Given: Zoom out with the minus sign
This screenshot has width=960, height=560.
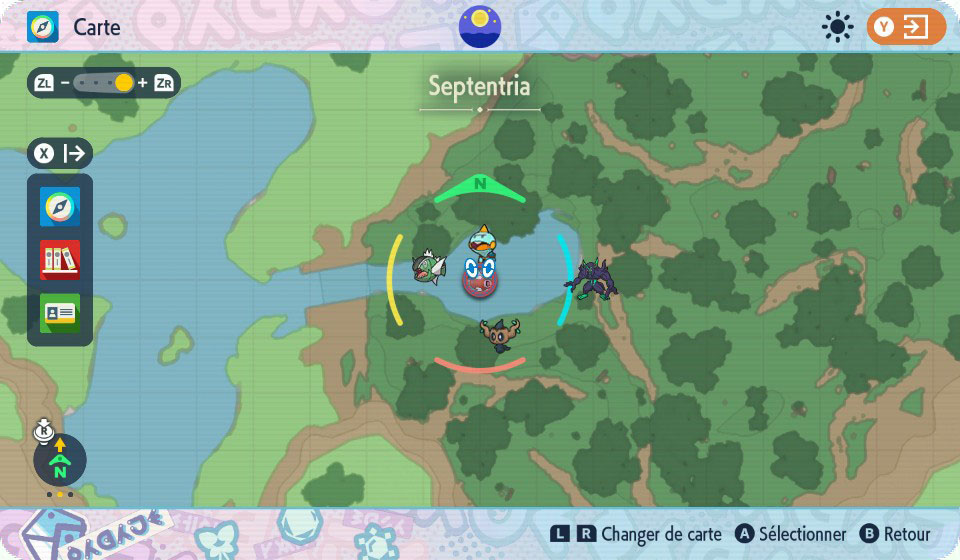Looking at the screenshot, I should (65, 83).
